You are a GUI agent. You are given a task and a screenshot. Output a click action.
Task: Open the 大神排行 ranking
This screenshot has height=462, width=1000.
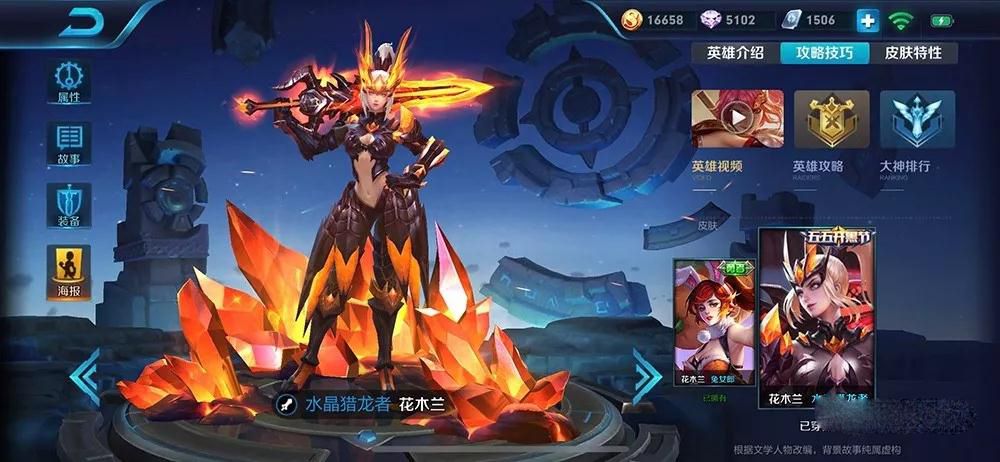[916, 119]
